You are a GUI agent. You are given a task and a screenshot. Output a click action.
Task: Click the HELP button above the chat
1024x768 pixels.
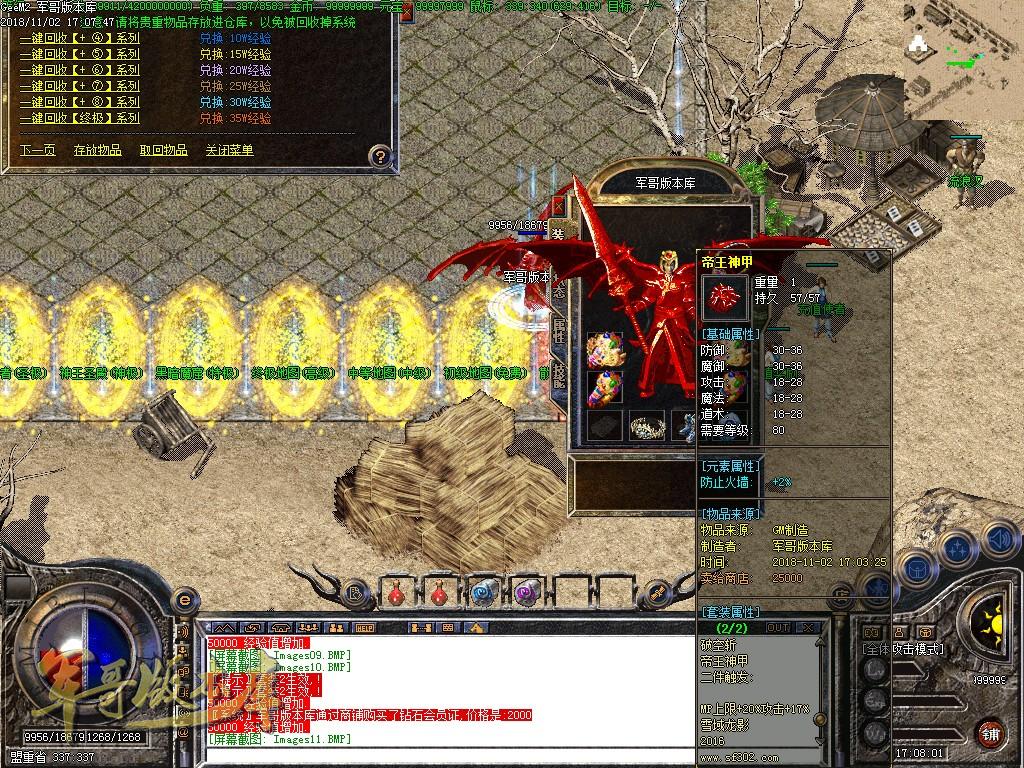(x=364, y=627)
